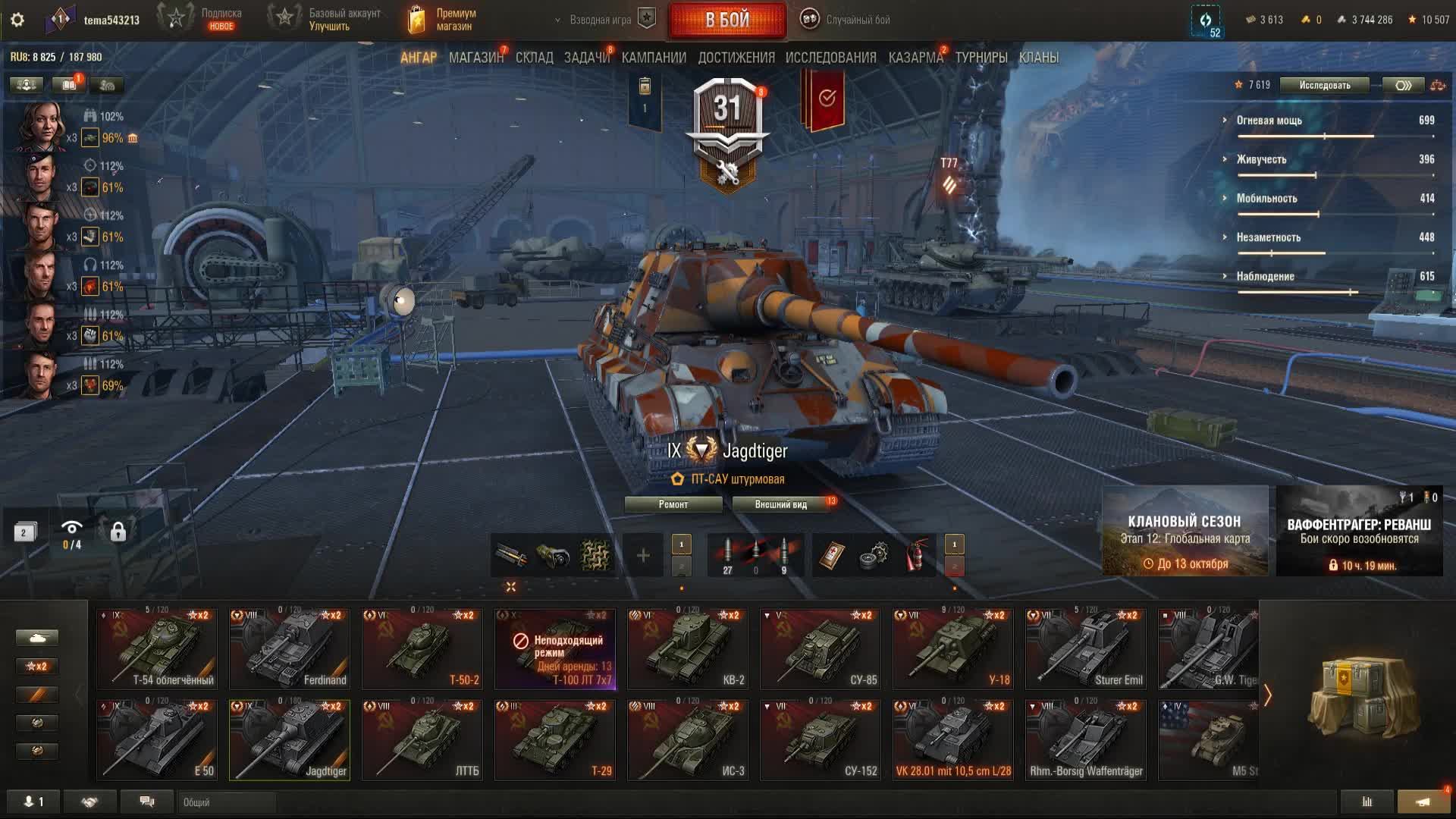Viewport: 1456px width, 819px height.
Task: Click the Исследовать button
Action: tap(1324, 85)
